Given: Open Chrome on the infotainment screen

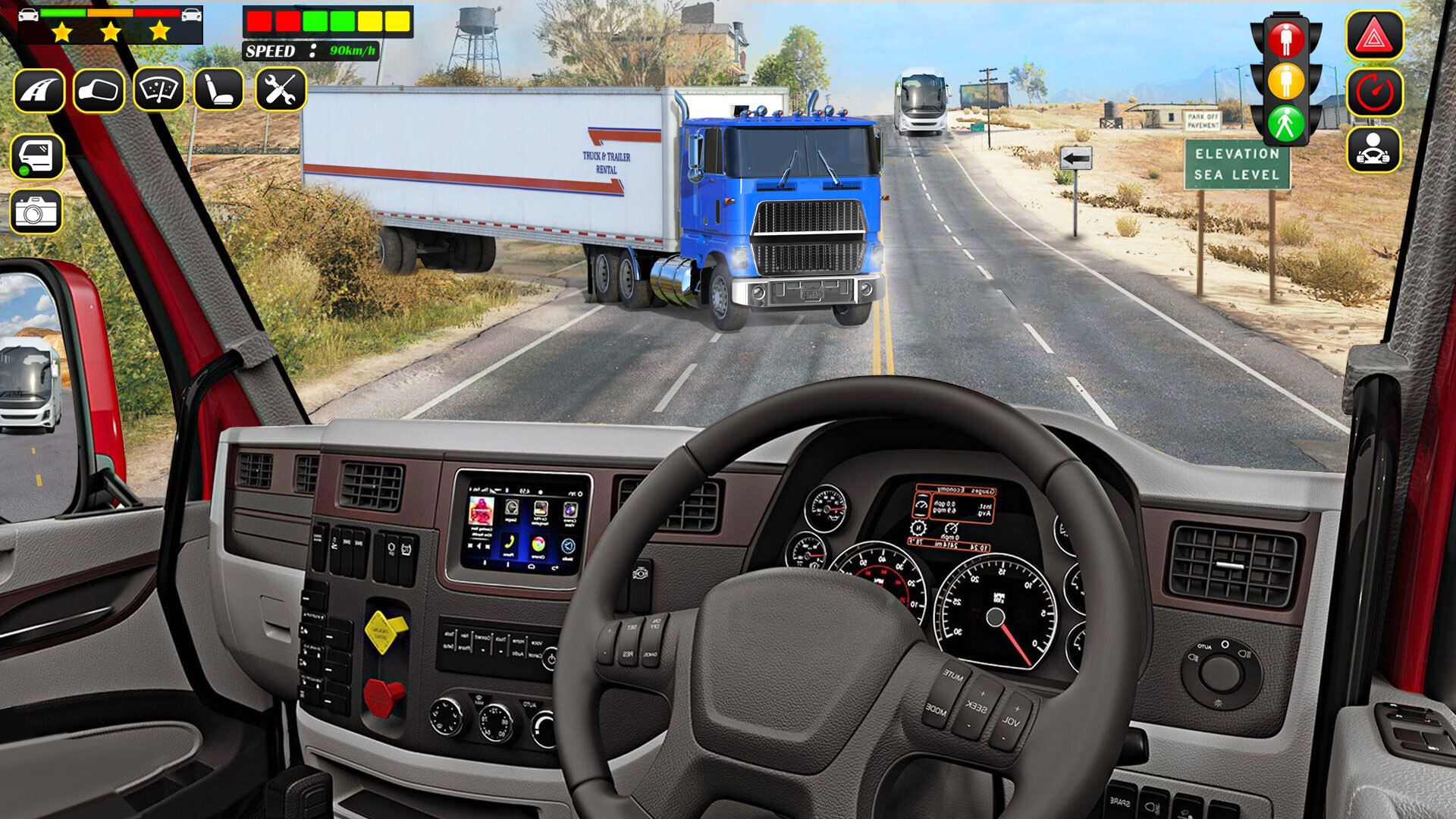Looking at the screenshot, I should pyautogui.click(x=539, y=544).
